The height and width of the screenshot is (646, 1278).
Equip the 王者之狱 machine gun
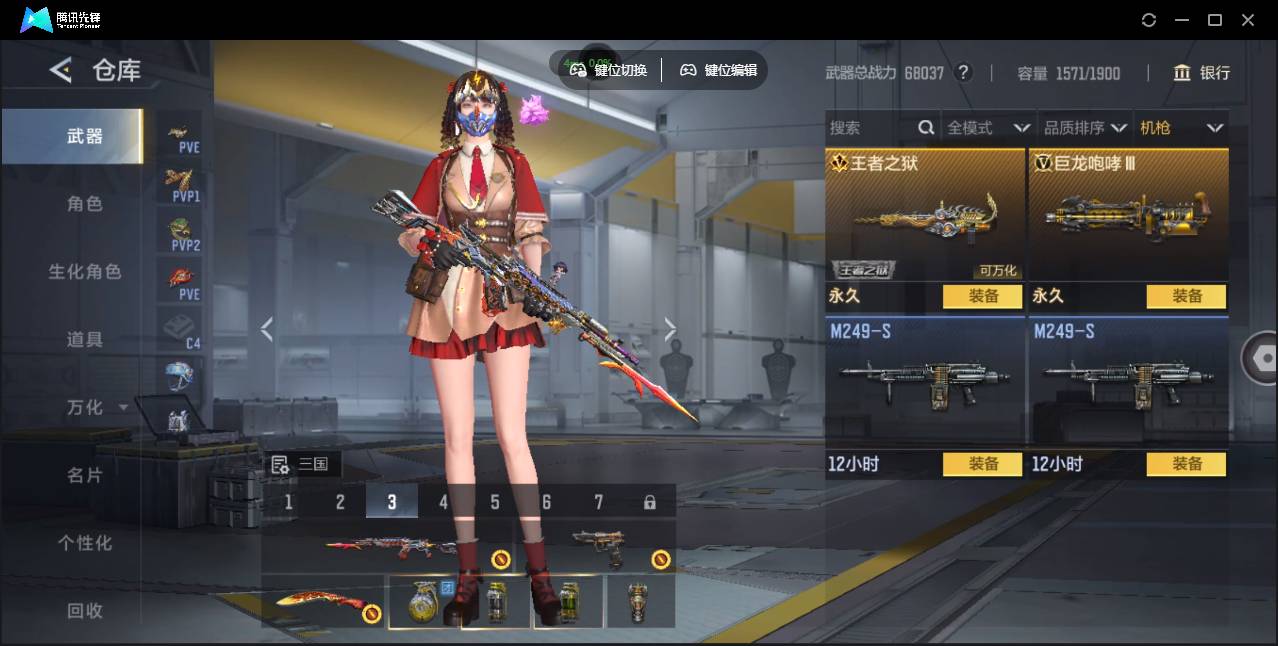(982, 296)
